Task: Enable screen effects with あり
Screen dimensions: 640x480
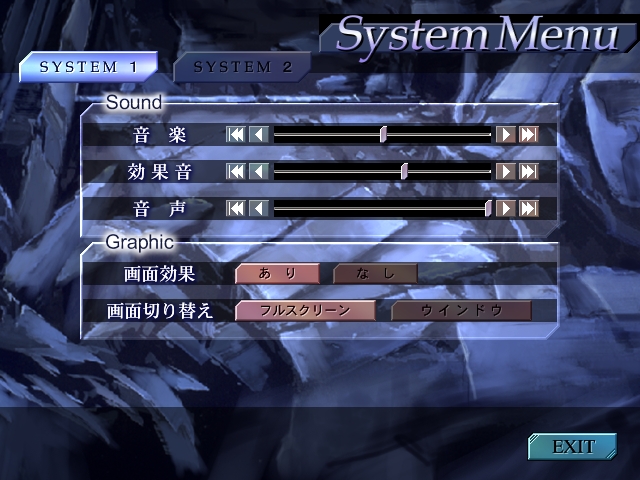Action: pyautogui.click(x=277, y=273)
